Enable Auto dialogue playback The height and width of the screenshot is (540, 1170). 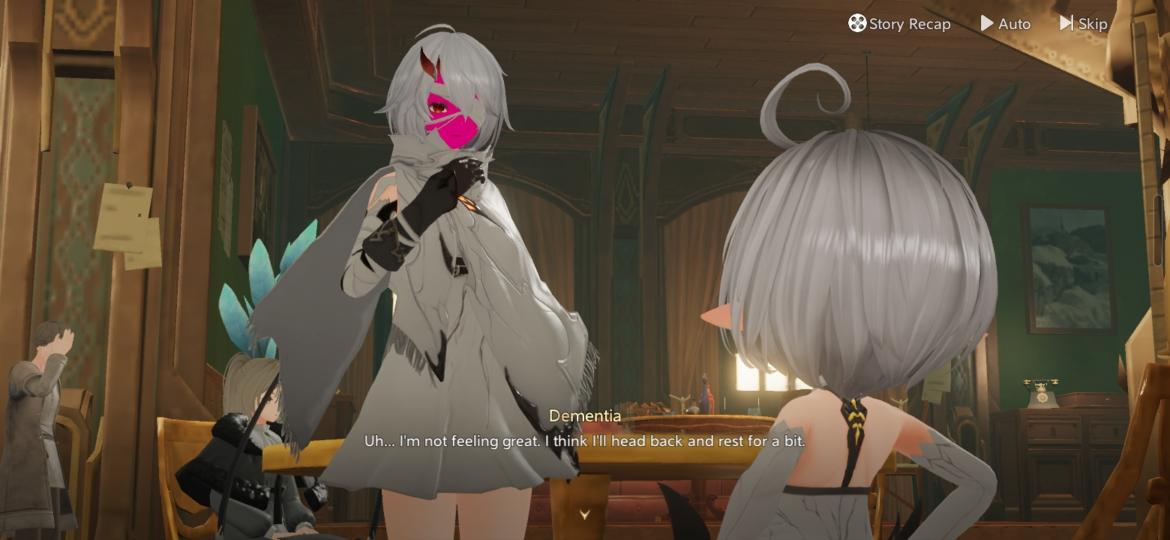[x=1005, y=23]
